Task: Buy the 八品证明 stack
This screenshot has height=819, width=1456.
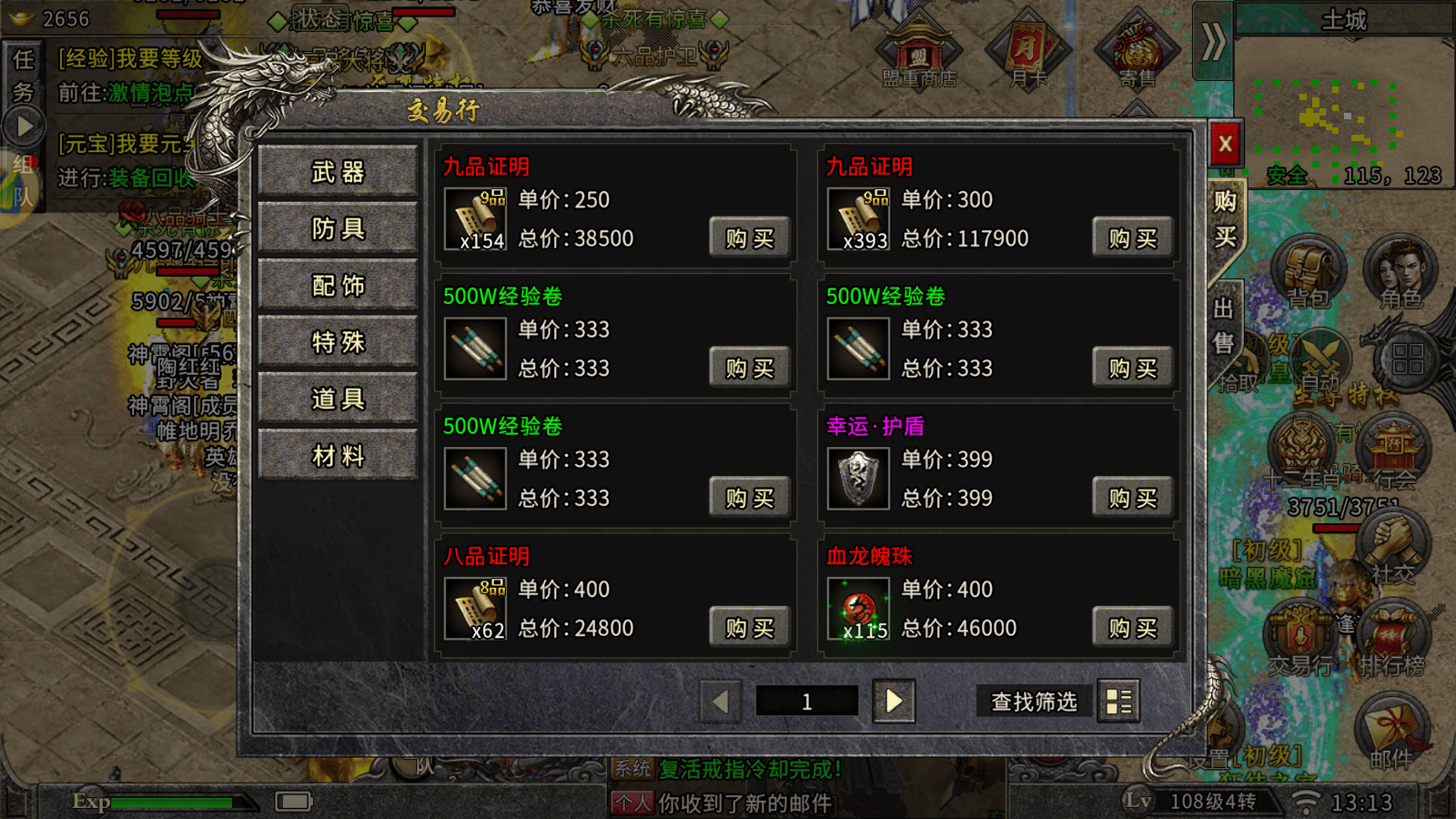Action: (749, 628)
